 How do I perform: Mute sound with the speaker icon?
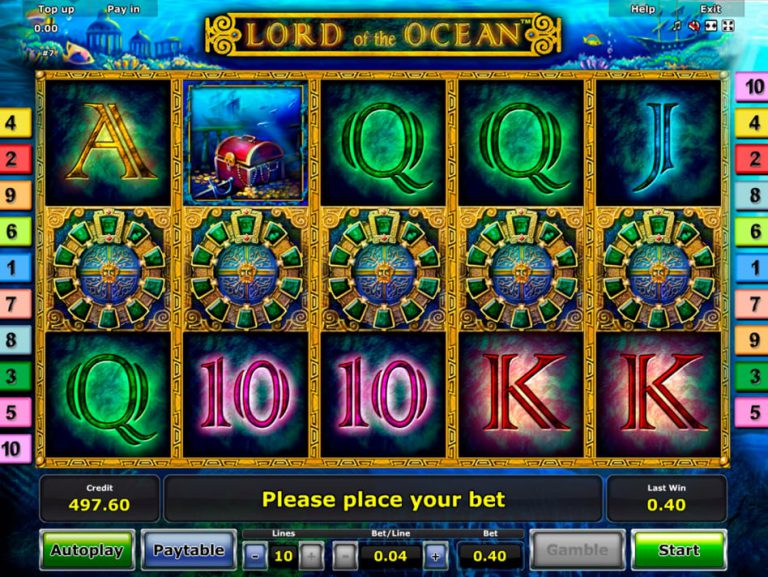point(694,26)
